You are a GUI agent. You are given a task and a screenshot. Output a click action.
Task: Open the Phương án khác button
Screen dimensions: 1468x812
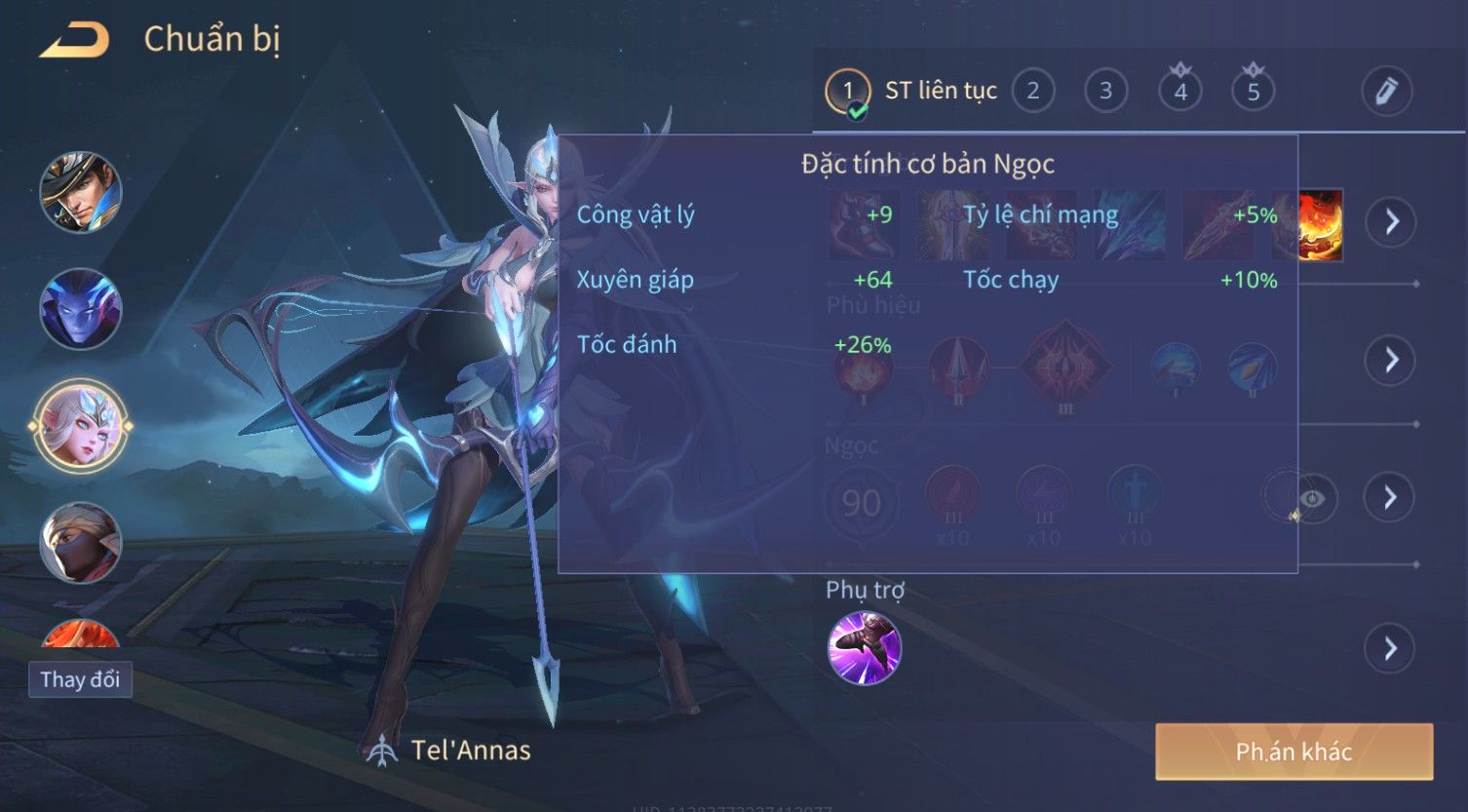[x=1294, y=752]
